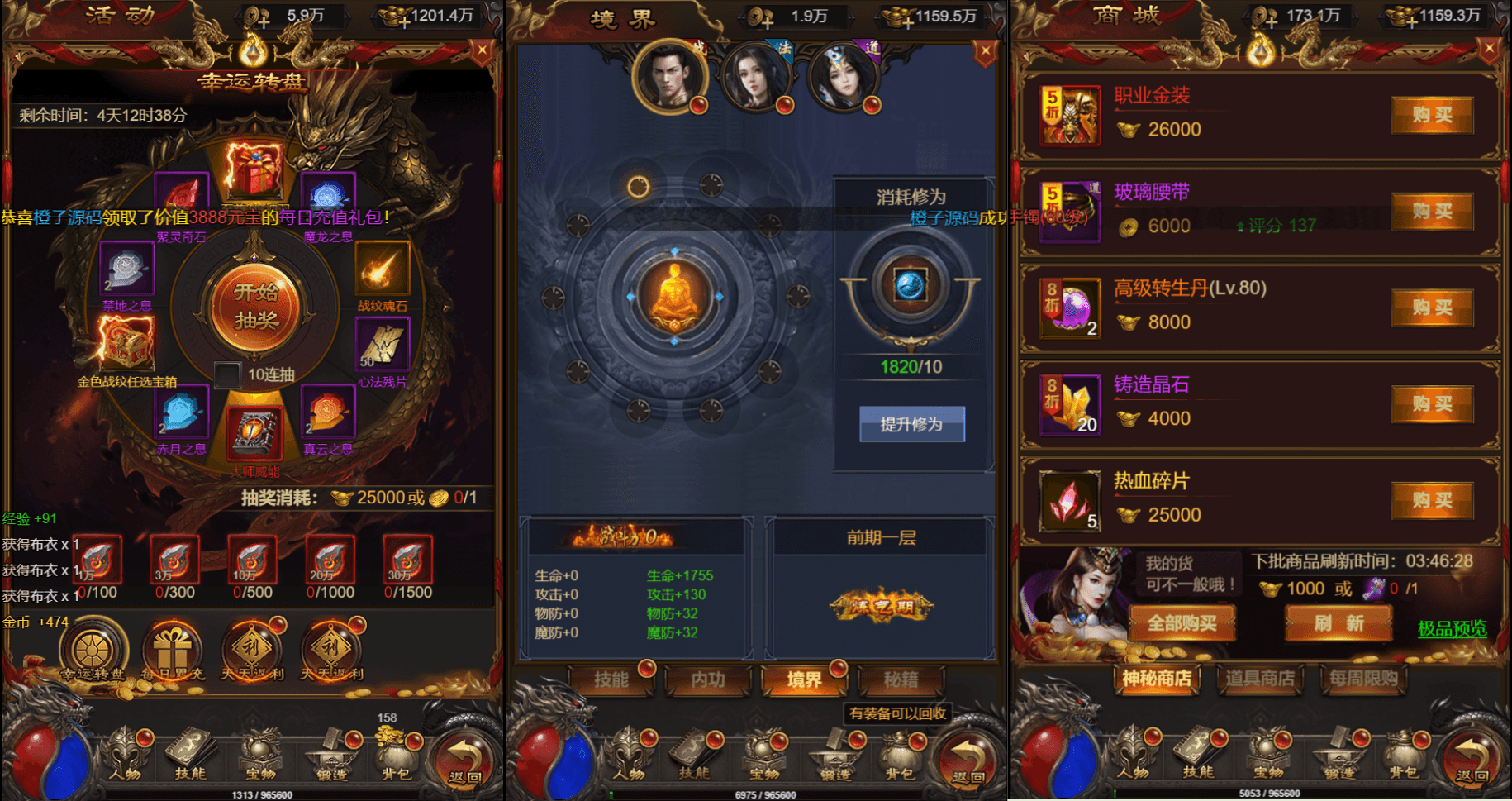Open the 神秘商店 section

tap(1156, 679)
